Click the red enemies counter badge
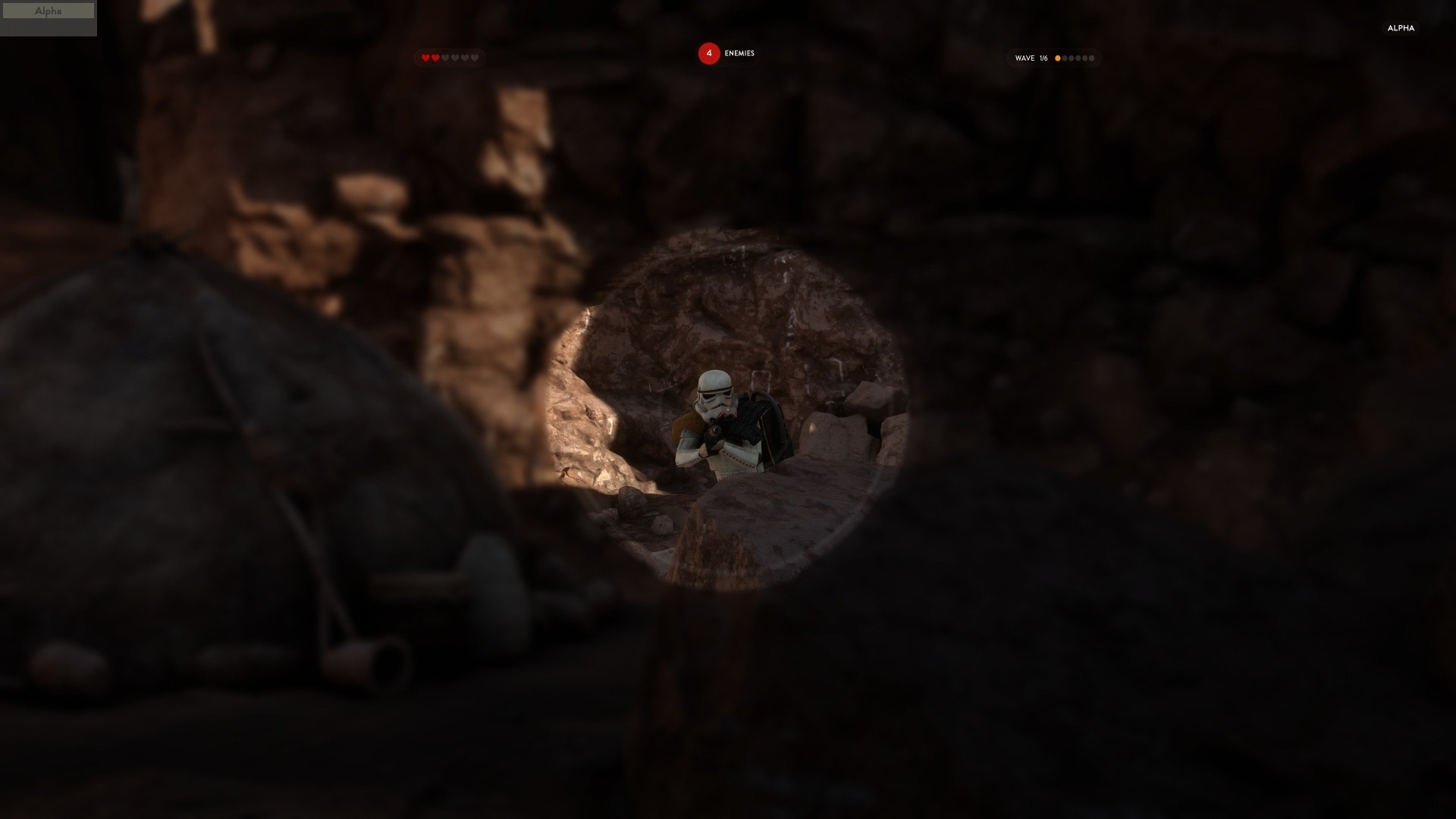Image resolution: width=1456 pixels, height=819 pixels. [x=708, y=54]
